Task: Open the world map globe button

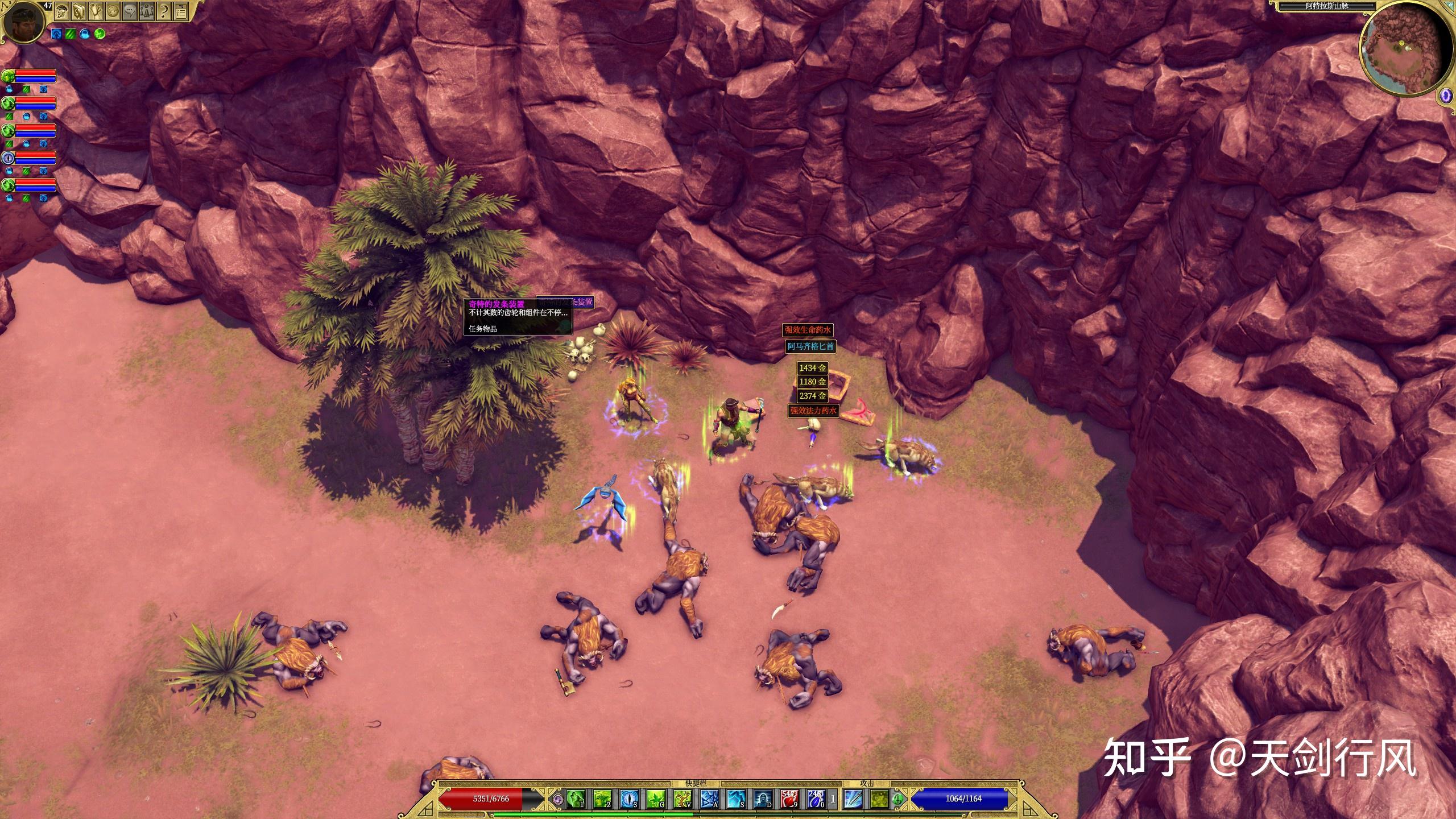Action: click(x=113, y=10)
